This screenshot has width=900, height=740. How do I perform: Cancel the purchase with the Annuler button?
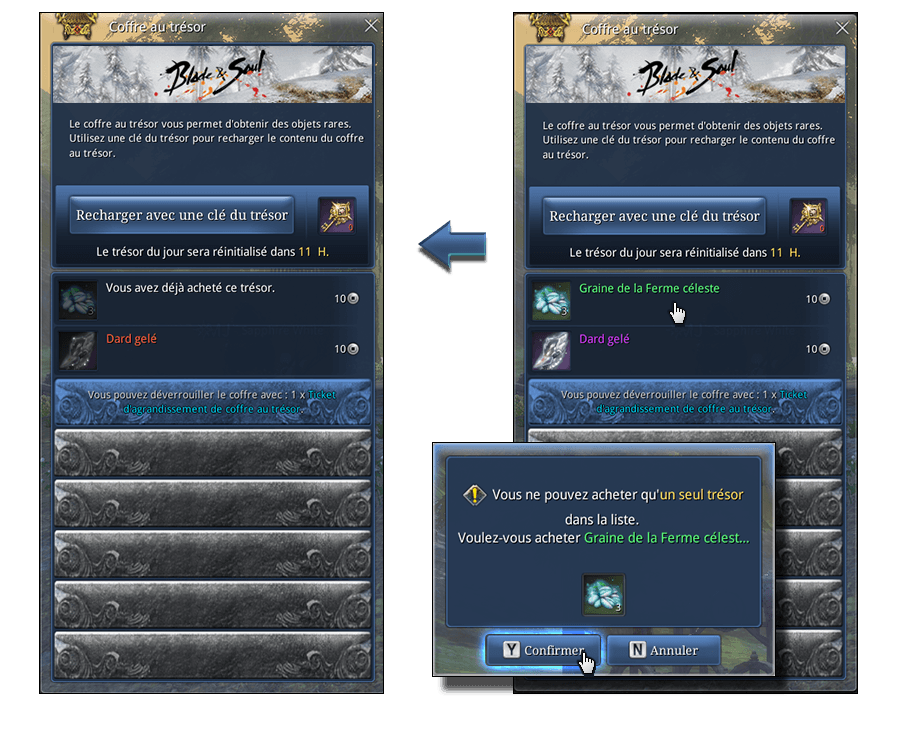tap(663, 650)
